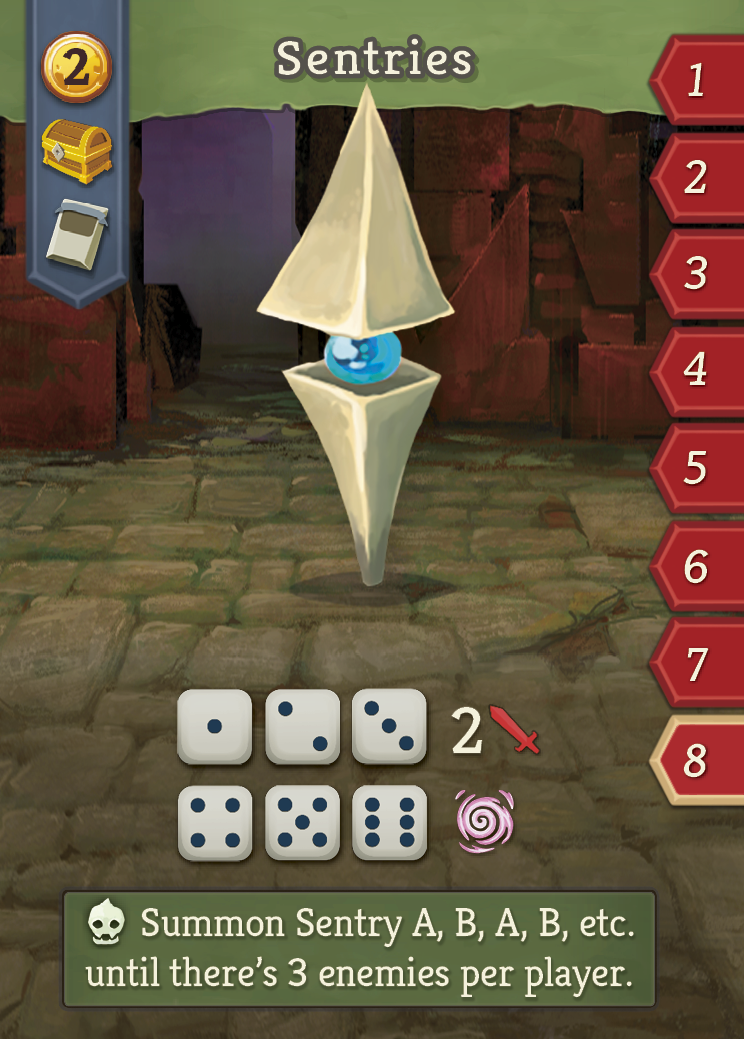Viewport: 744px width, 1039px height.
Task: Choose the red number 3 tab
Action: point(697,274)
